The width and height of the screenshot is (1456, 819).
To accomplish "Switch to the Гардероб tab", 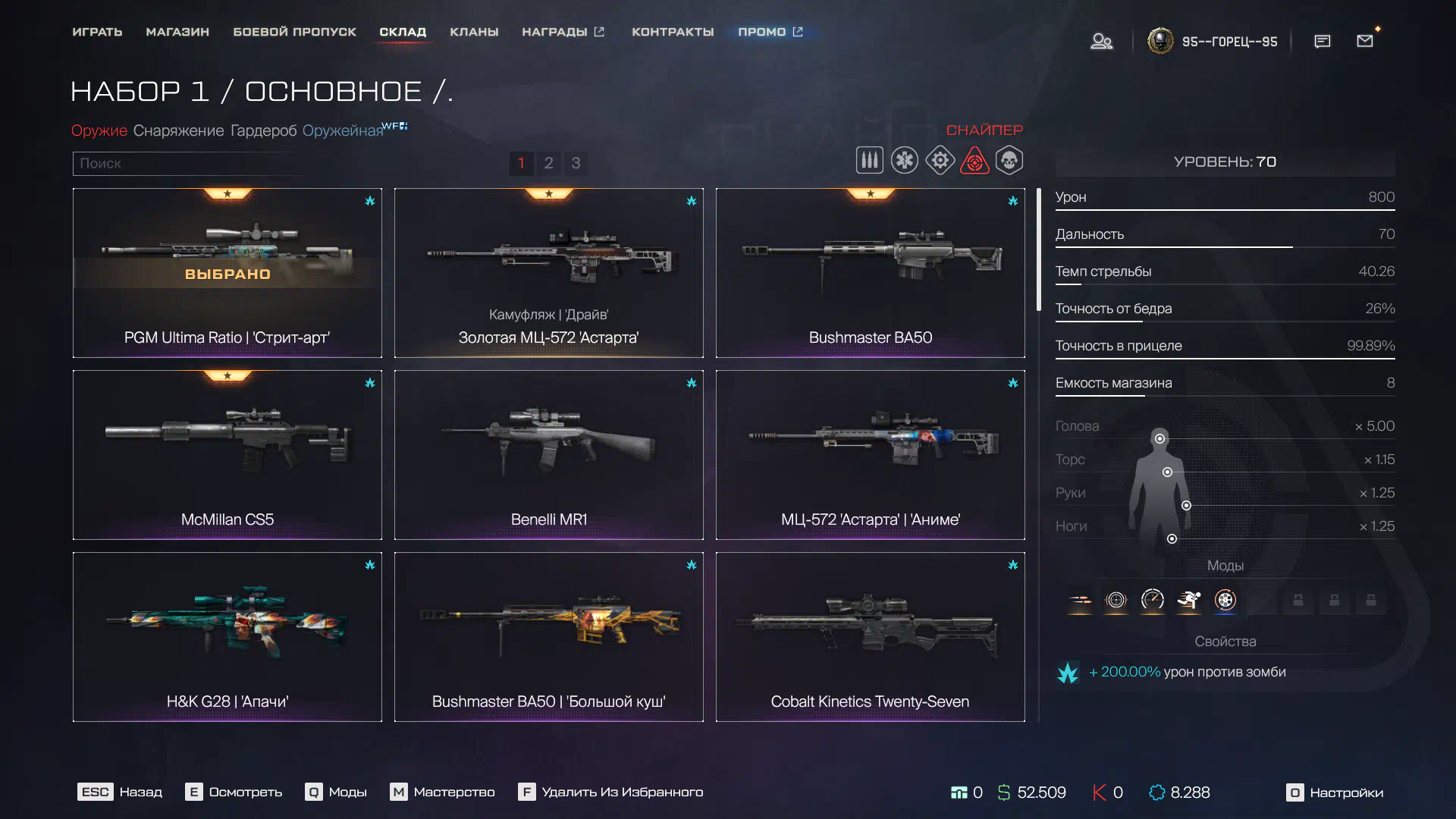I will point(263,130).
